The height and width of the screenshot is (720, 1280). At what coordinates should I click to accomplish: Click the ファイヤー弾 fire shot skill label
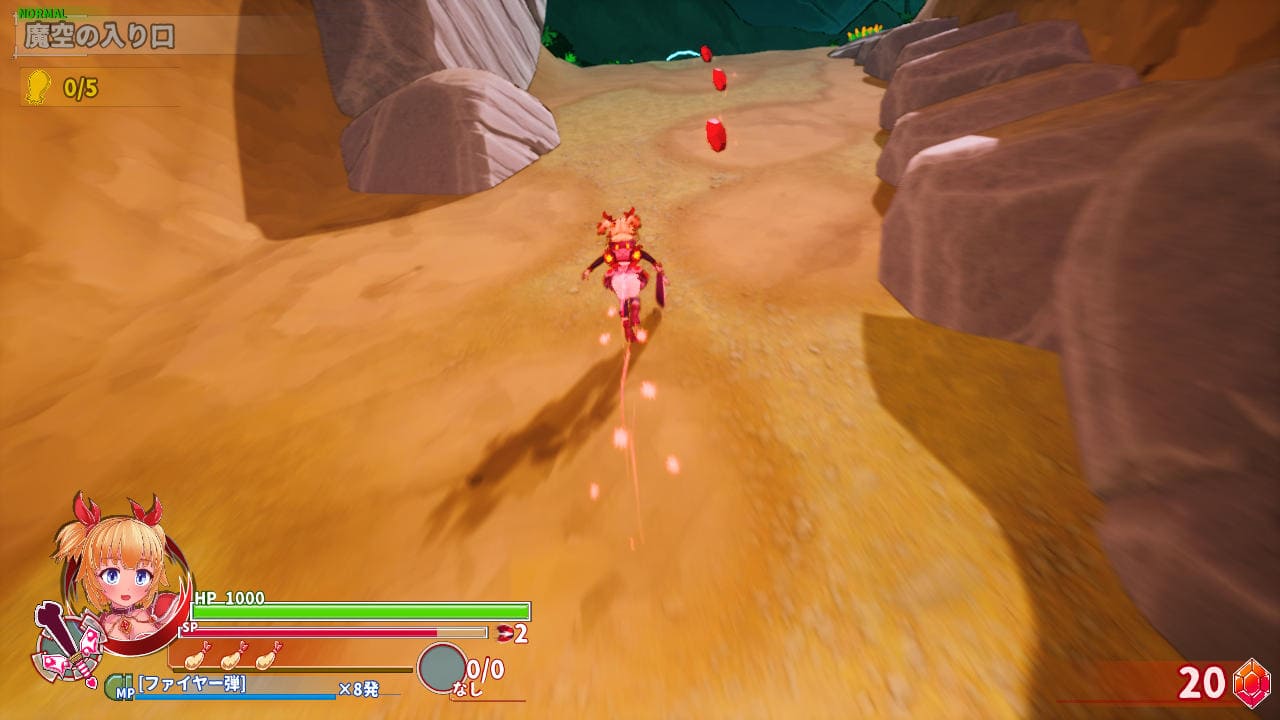pyautogui.click(x=193, y=684)
